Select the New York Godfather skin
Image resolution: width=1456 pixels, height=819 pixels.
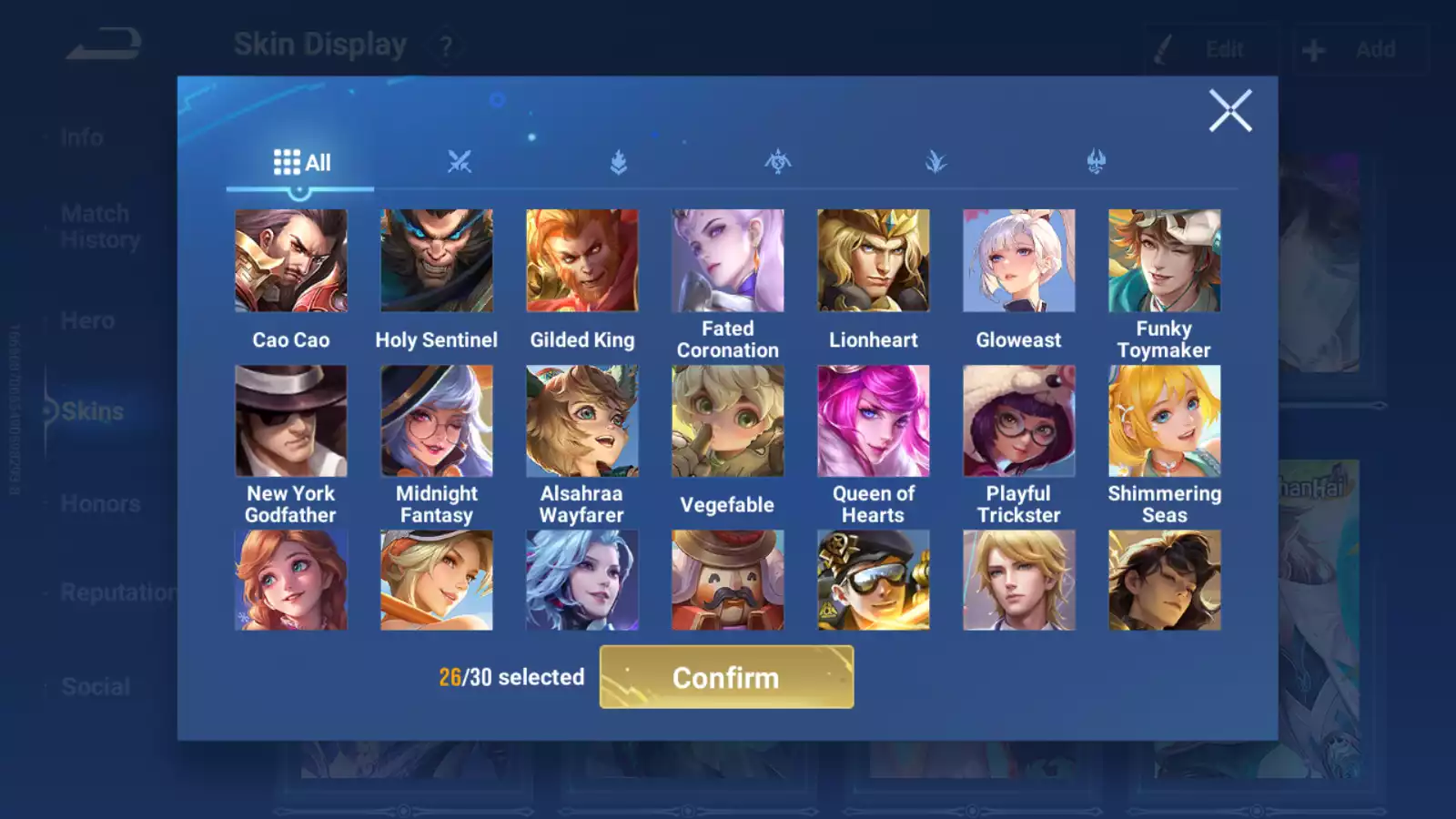coord(291,420)
